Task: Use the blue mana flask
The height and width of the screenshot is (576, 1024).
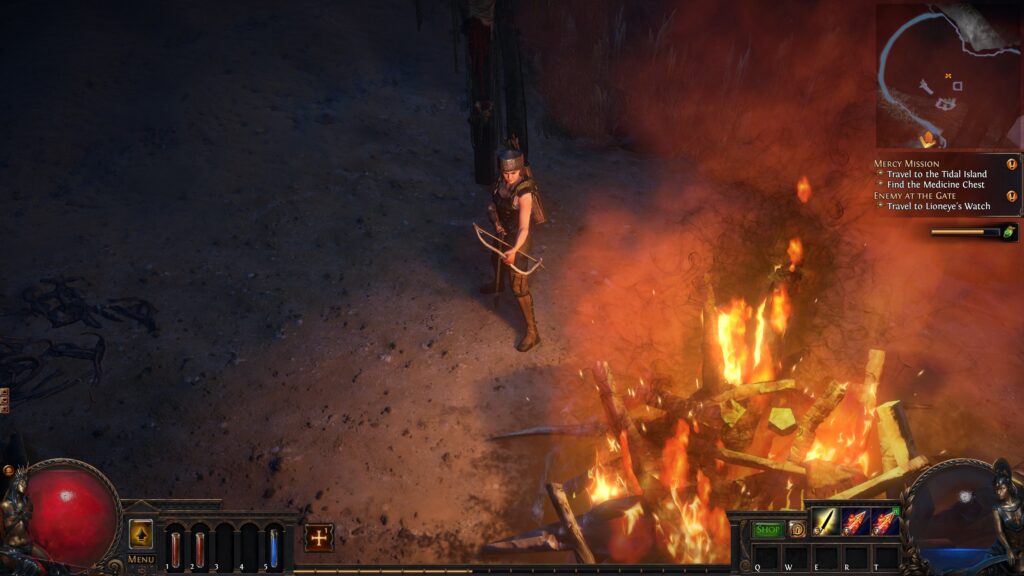Action: click(274, 548)
